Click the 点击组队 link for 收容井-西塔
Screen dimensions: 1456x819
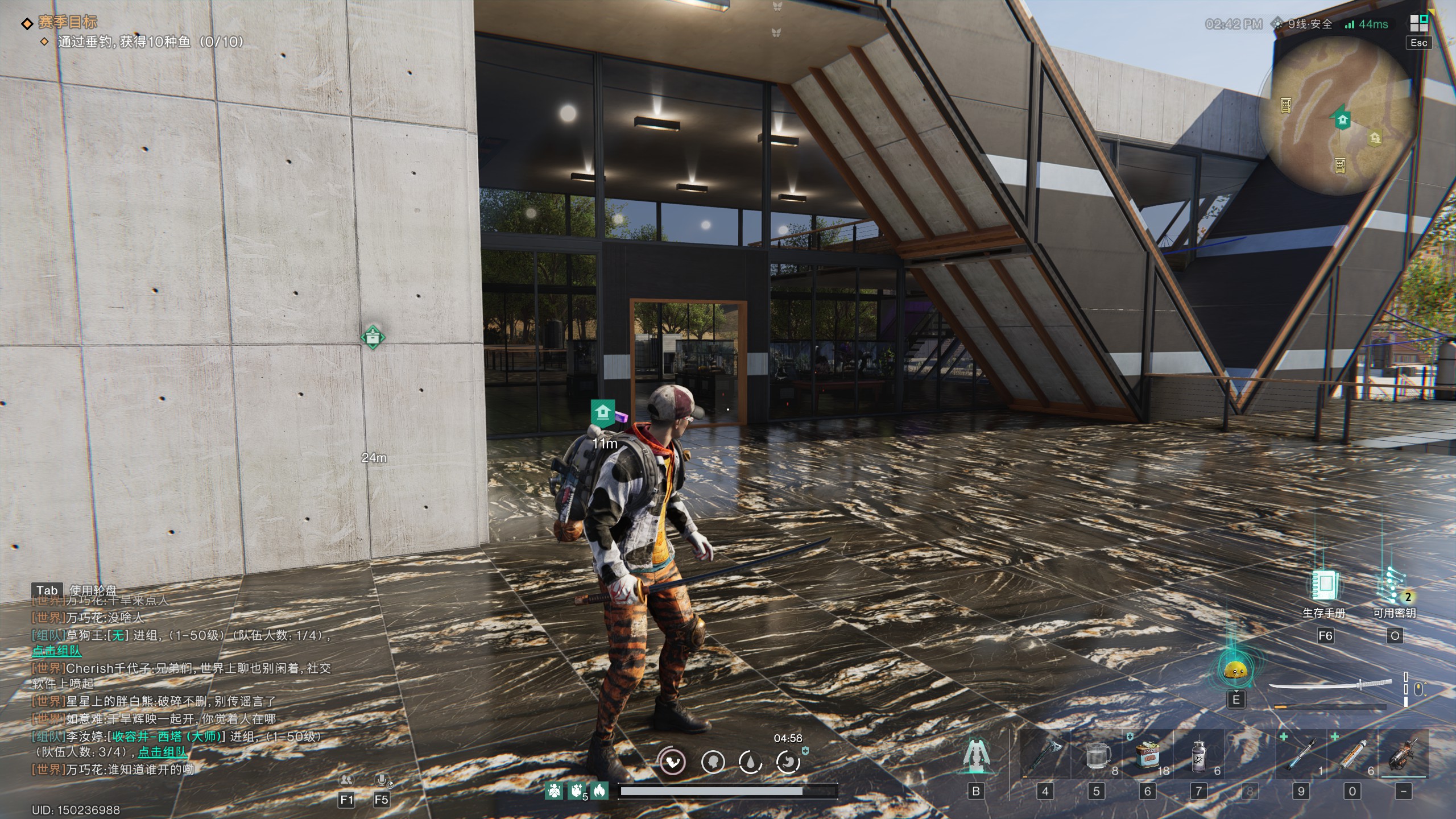(x=162, y=752)
